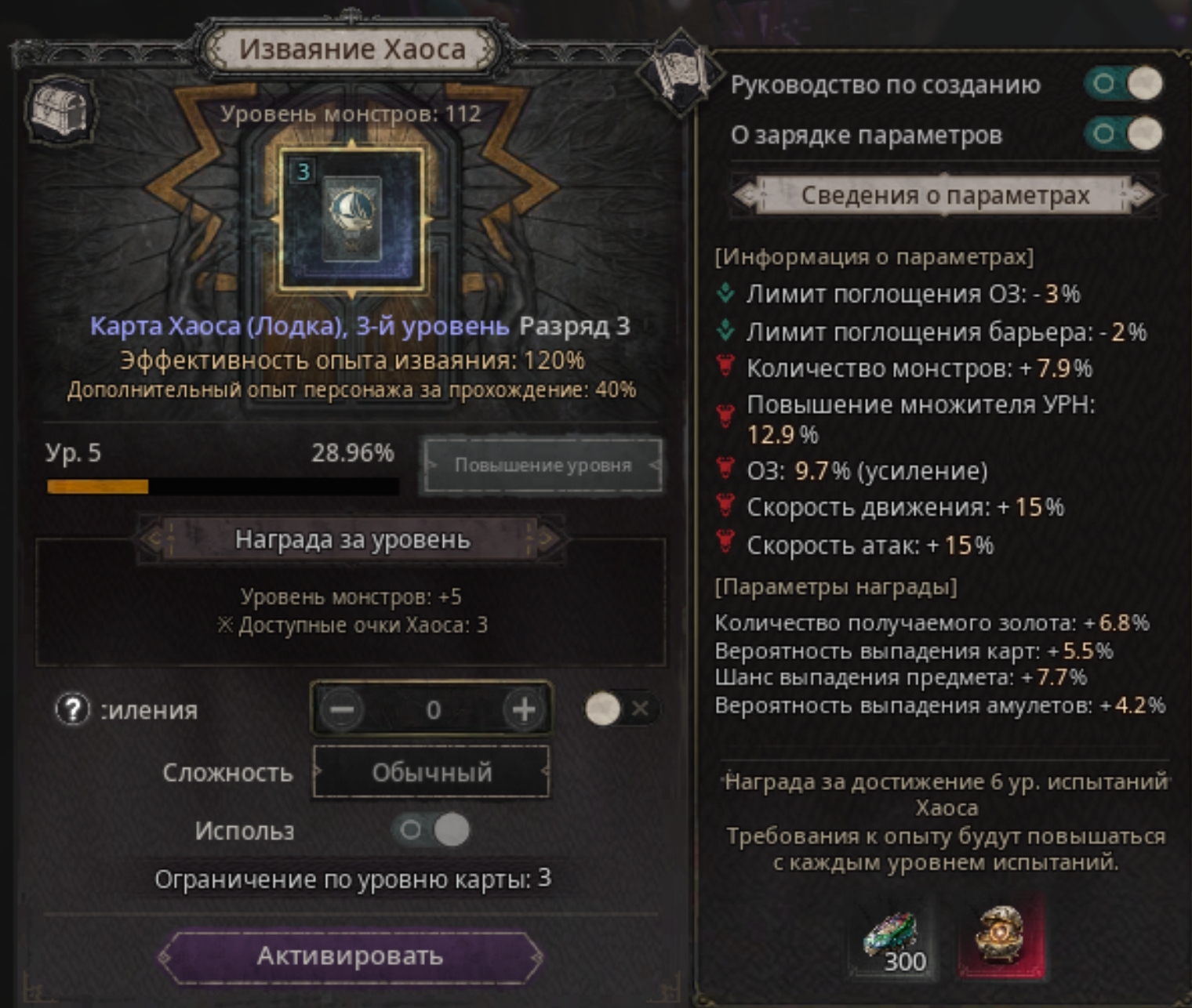Click the question mark help icon
This screenshot has height=1008, width=1192.
[x=72, y=710]
